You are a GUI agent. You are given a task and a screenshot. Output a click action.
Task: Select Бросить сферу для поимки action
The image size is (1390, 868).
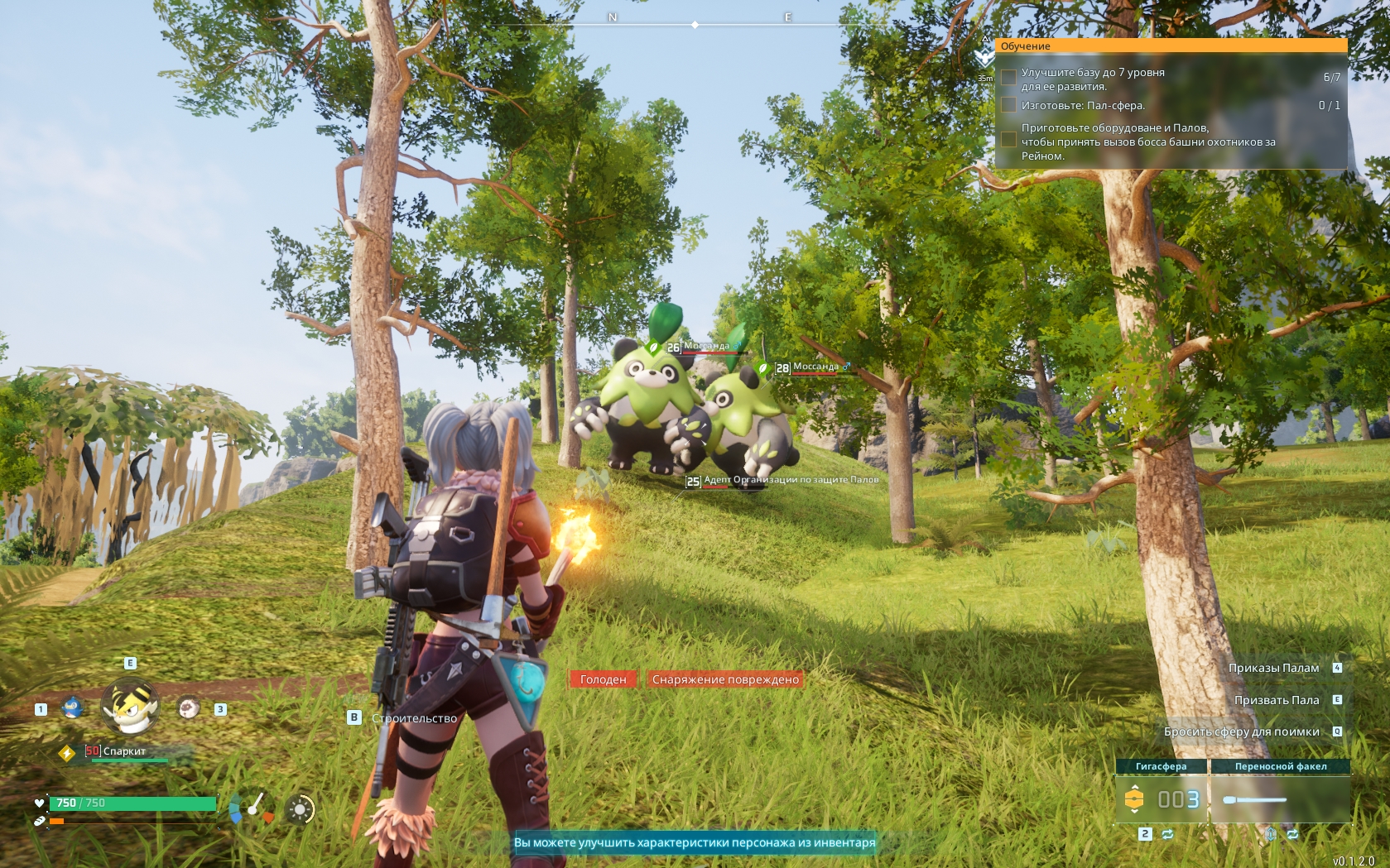click(x=1241, y=731)
